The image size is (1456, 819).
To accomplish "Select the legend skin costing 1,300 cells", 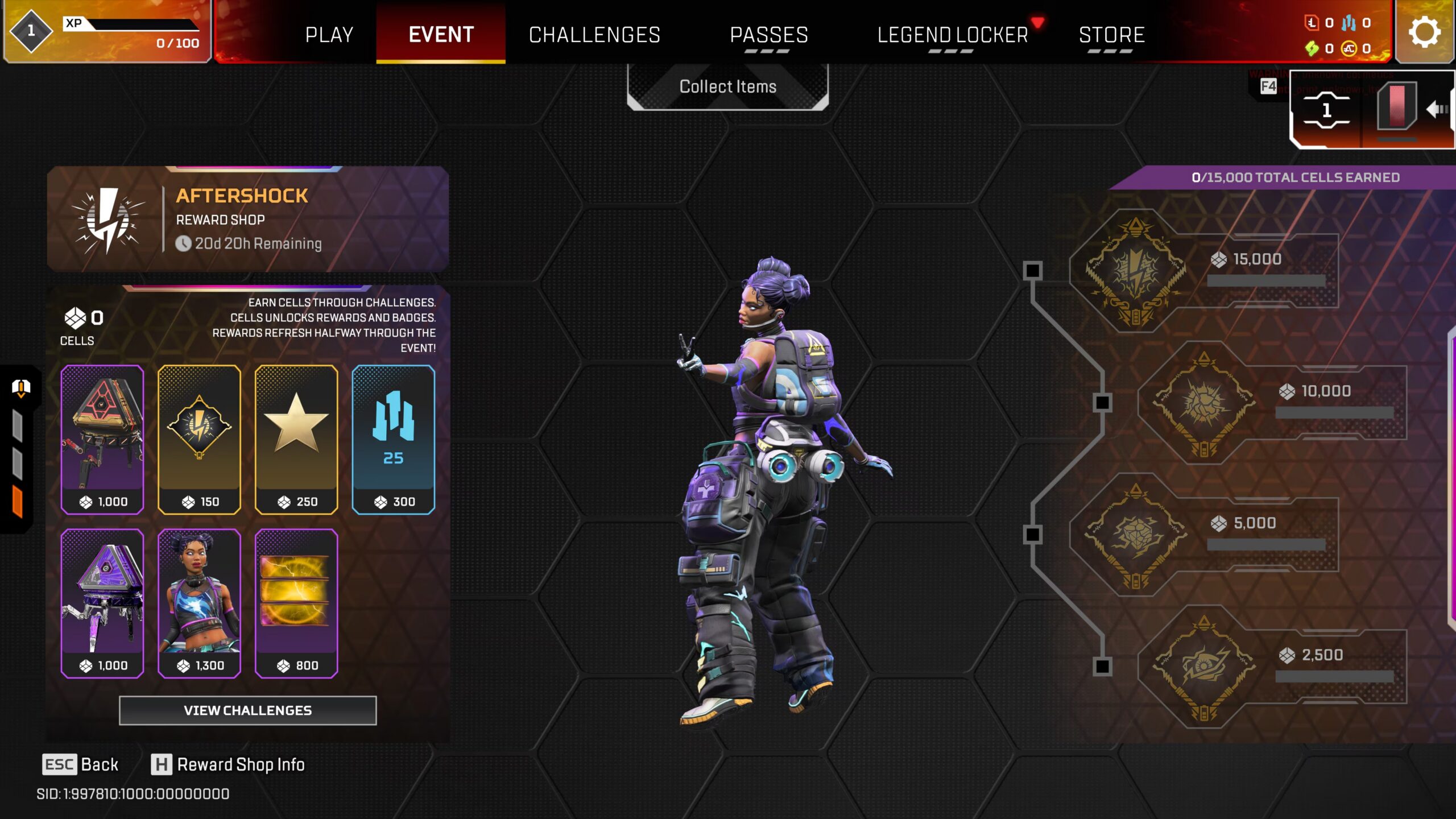I will 199,603.
